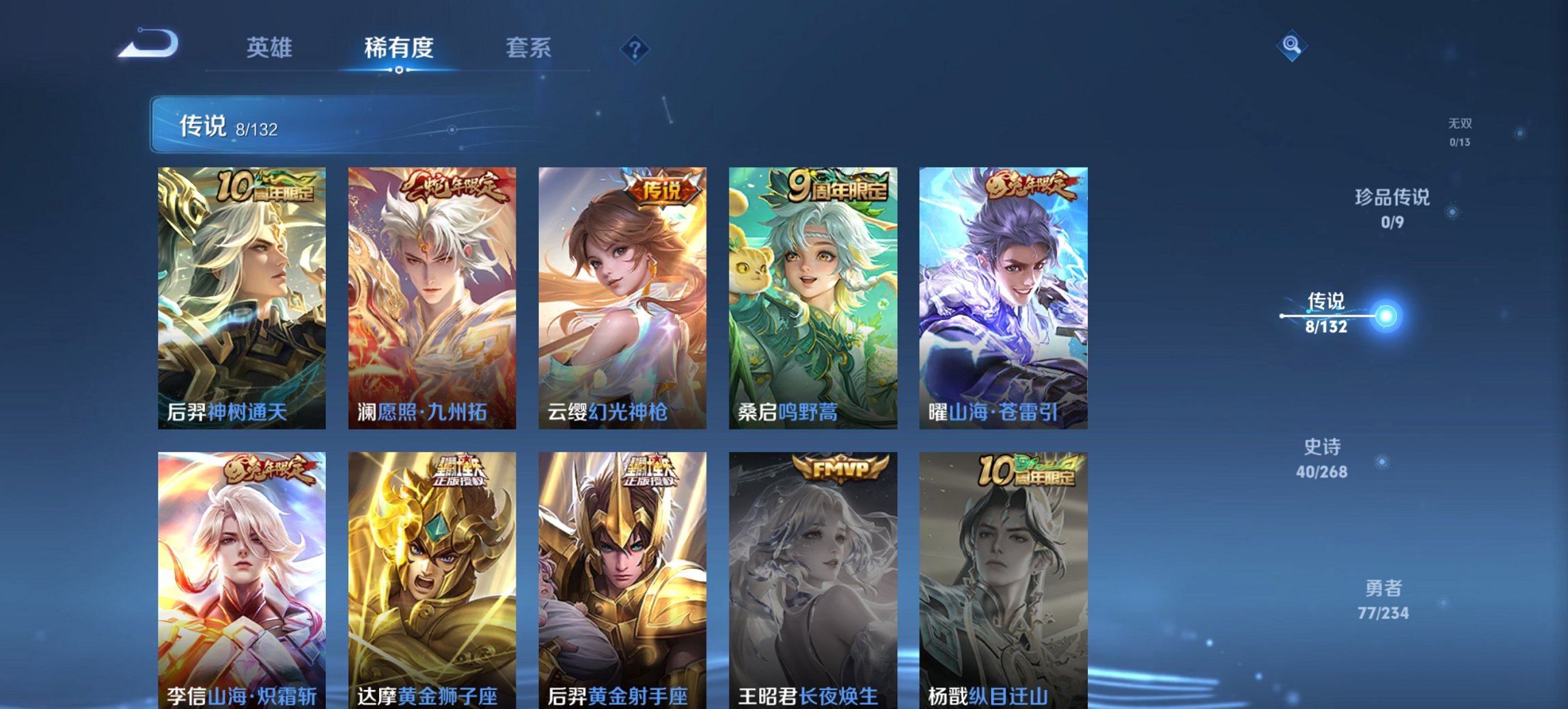Switch to the 英雄 tab
Image resolution: width=1568 pixels, height=709 pixels.
[271, 48]
